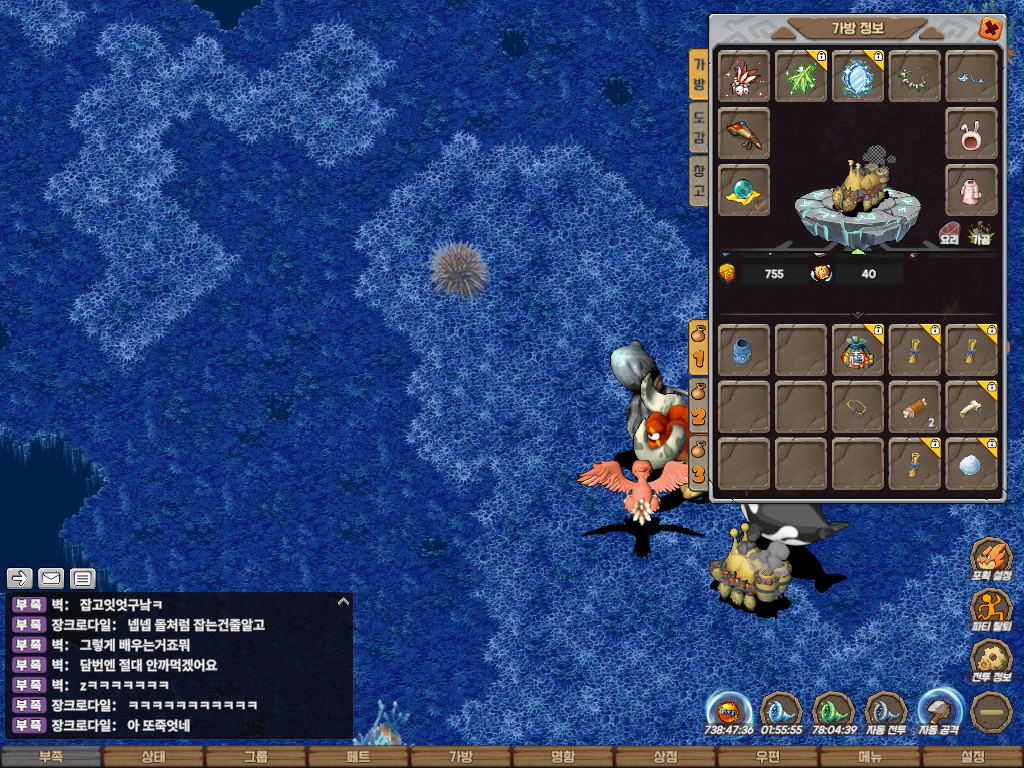The image size is (1024, 768).
Task: Select the blue mirror equipment slot
Action: [858, 77]
